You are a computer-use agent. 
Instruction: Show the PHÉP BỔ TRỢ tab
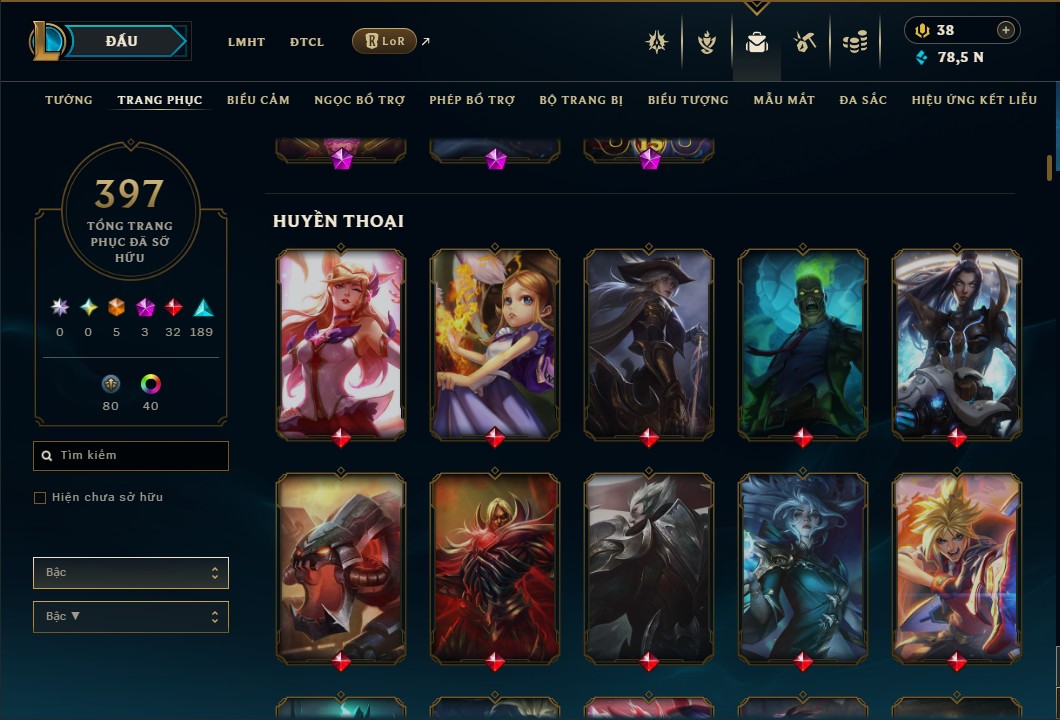tap(472, 100)
